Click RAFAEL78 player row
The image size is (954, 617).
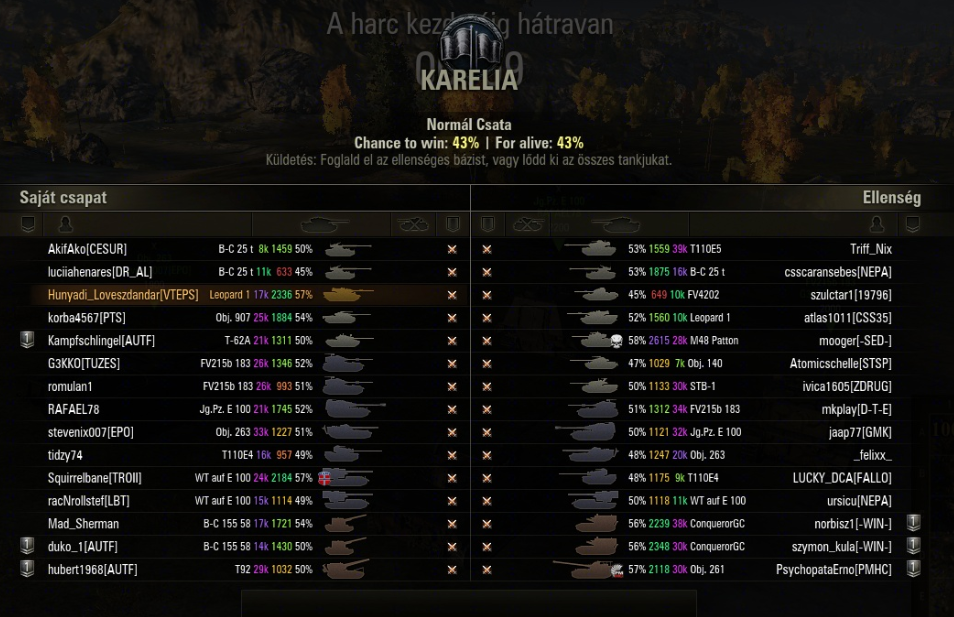[x=73, y=409]
